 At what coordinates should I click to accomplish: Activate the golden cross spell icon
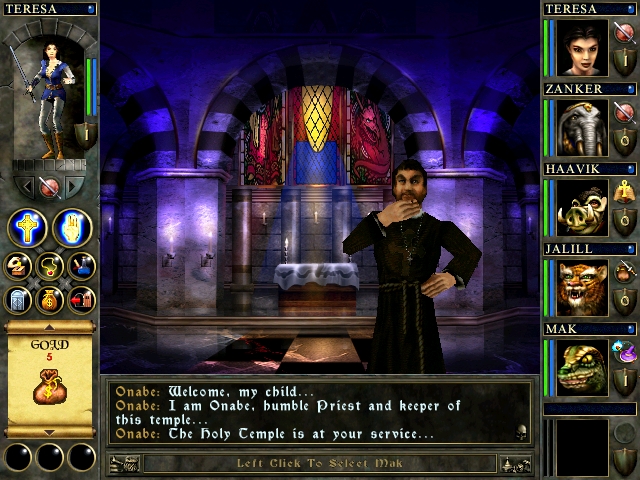(x=27, y=229)
